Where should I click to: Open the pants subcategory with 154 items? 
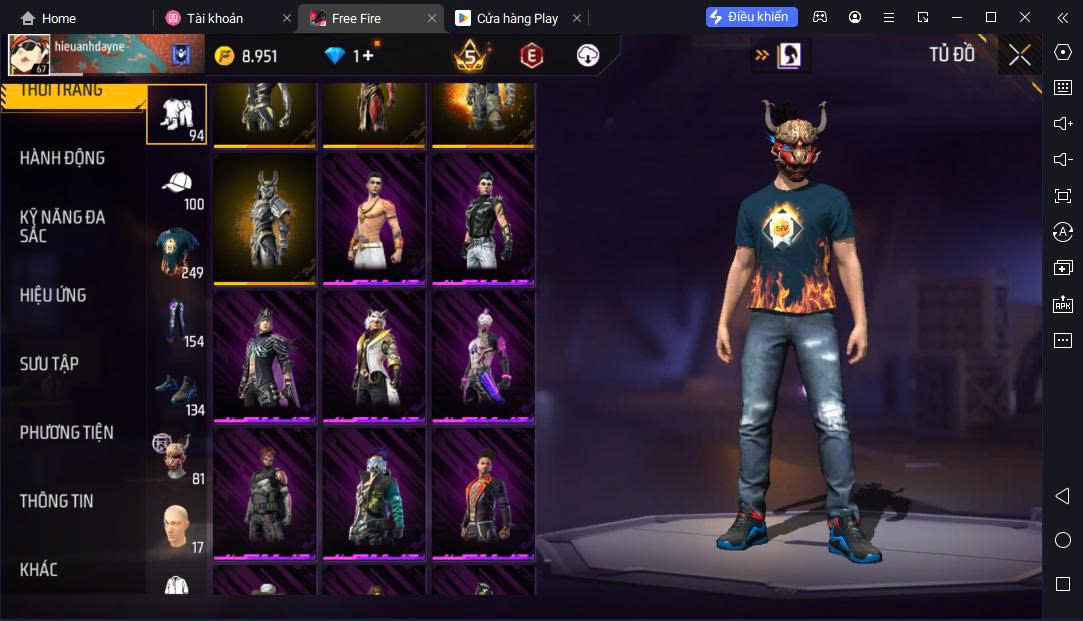177,322
